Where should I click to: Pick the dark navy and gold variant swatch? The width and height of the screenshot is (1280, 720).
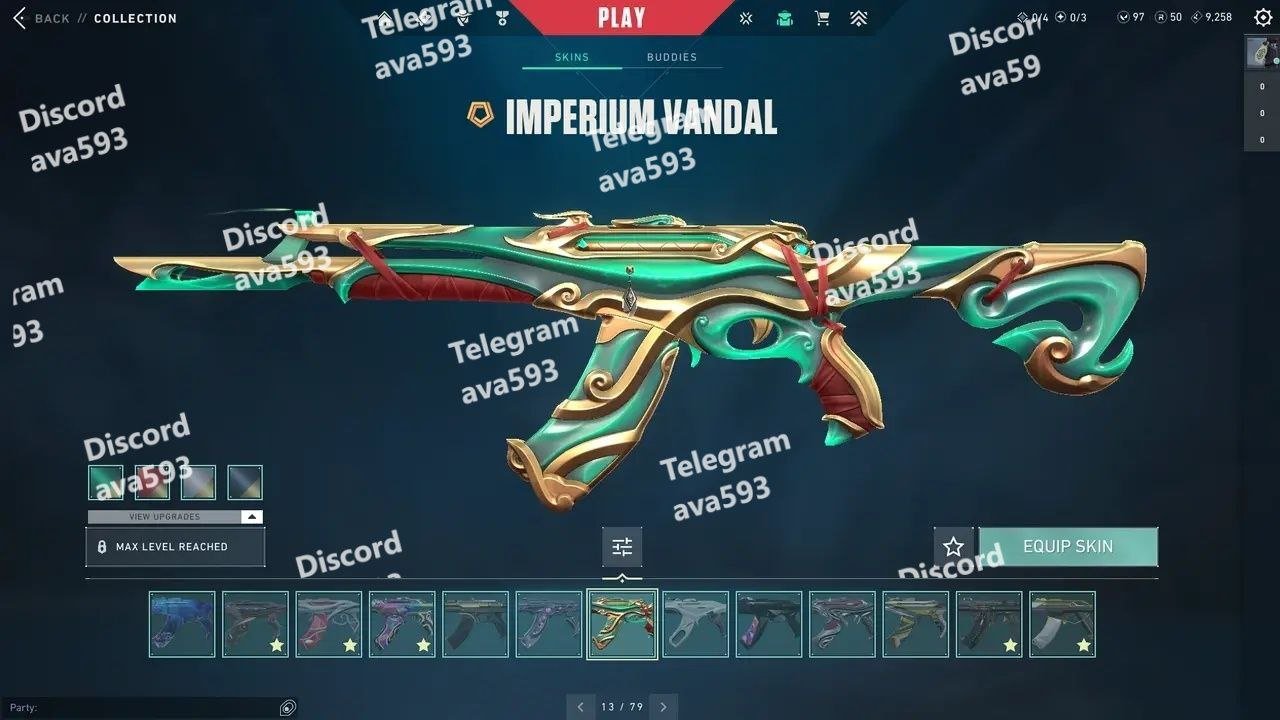click(245, 483)
